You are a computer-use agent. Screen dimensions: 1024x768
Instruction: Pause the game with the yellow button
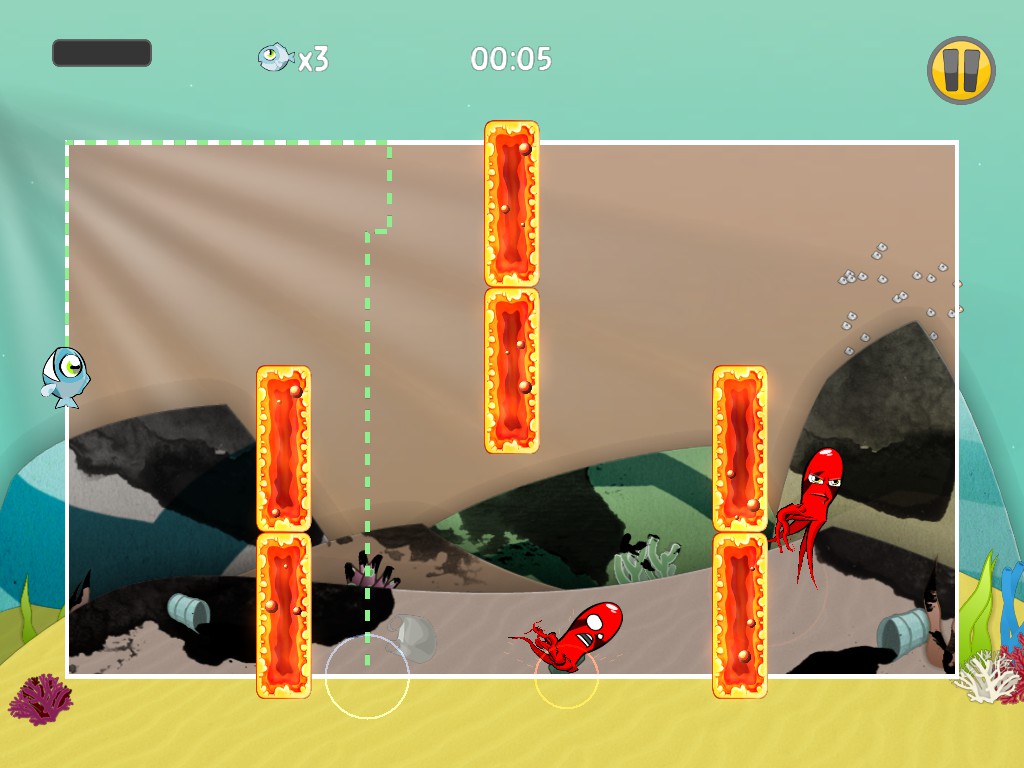click(961, 71)
